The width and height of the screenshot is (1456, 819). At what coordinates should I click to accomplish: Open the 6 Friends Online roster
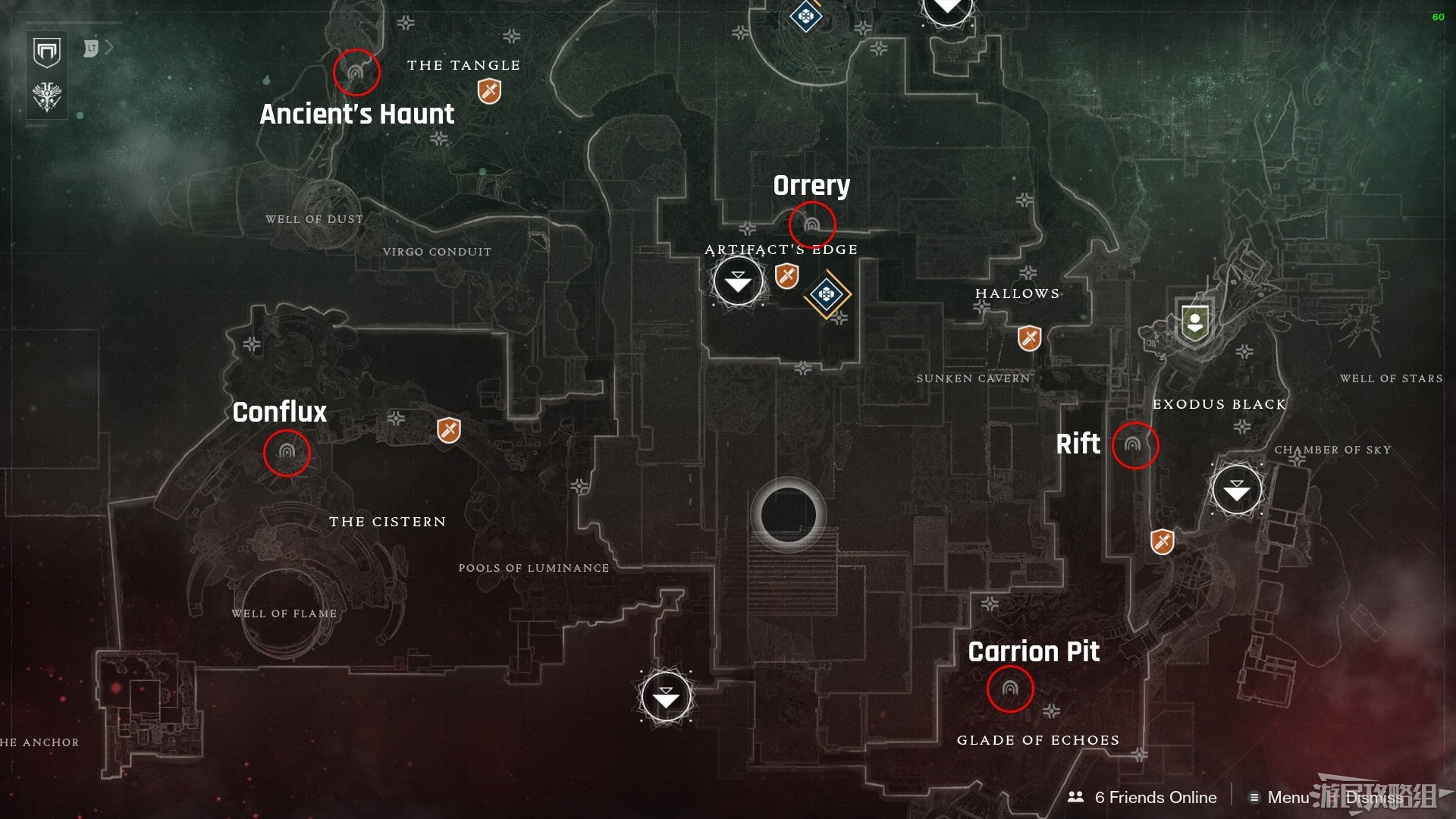(1142, 797)
